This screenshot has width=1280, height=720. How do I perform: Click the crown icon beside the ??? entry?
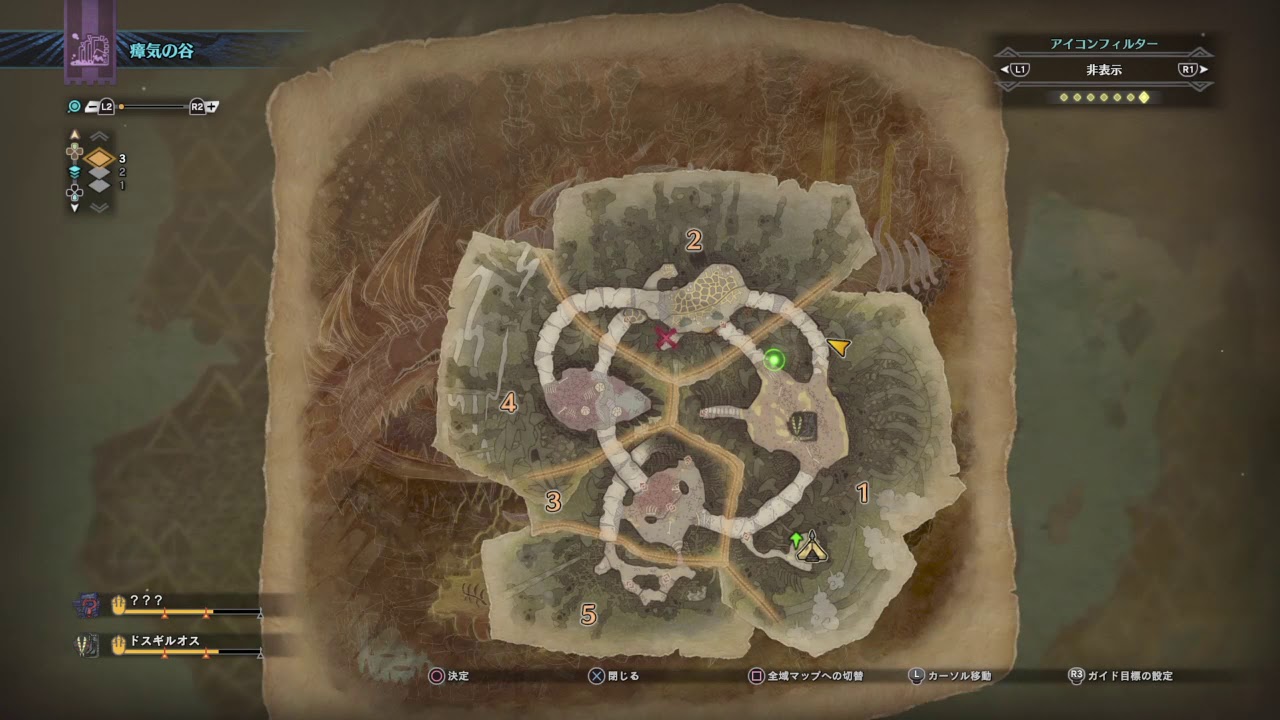pyautogui.click(x=118, y=603)
